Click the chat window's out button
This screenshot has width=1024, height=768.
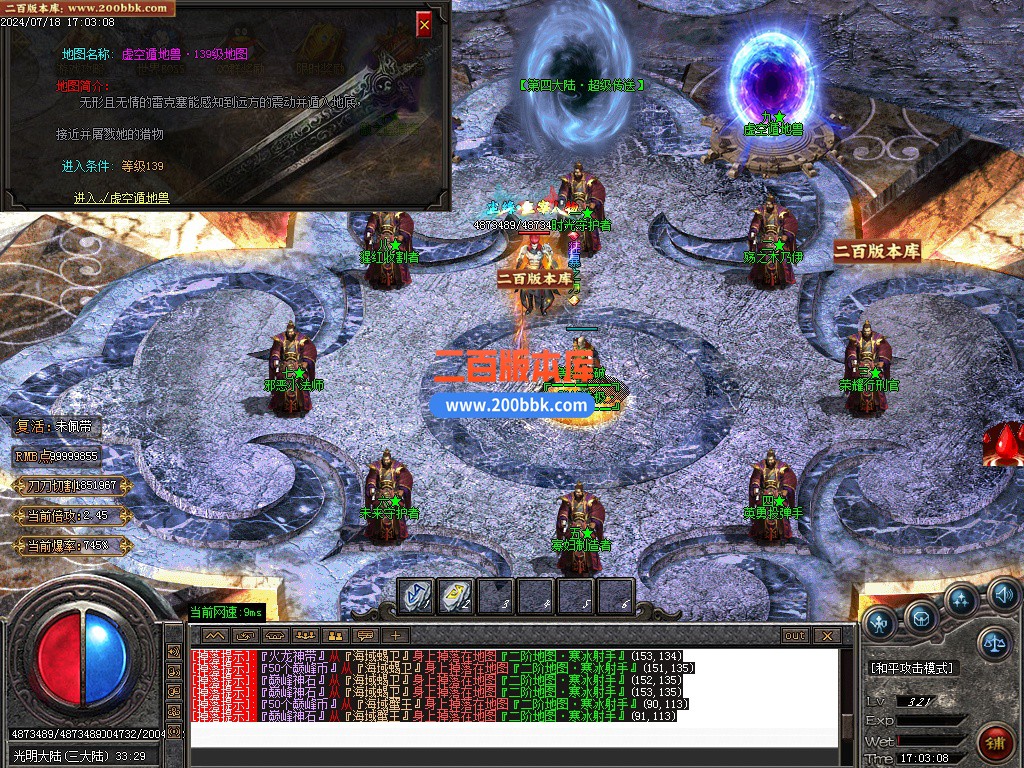(795, 635)
